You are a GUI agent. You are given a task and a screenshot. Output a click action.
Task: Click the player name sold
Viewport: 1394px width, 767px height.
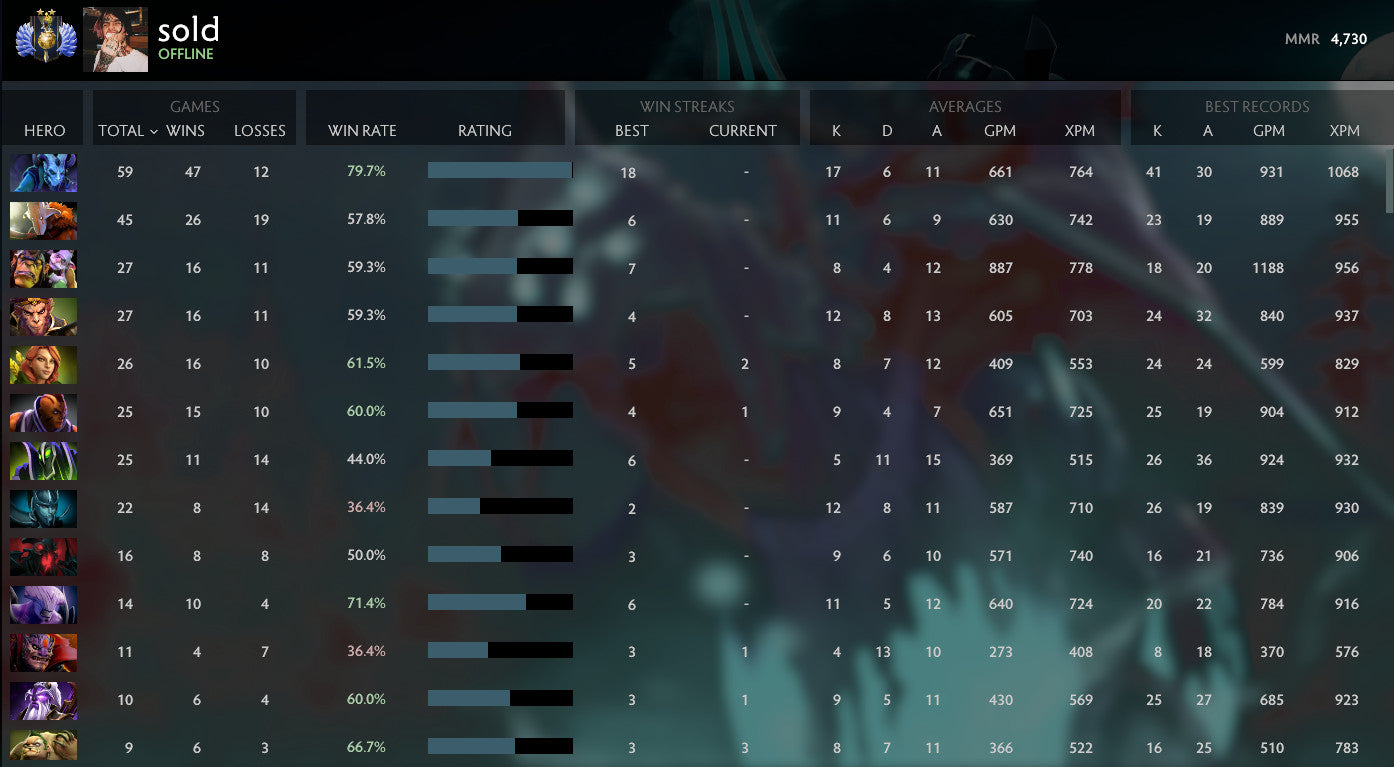coord(187,29)
